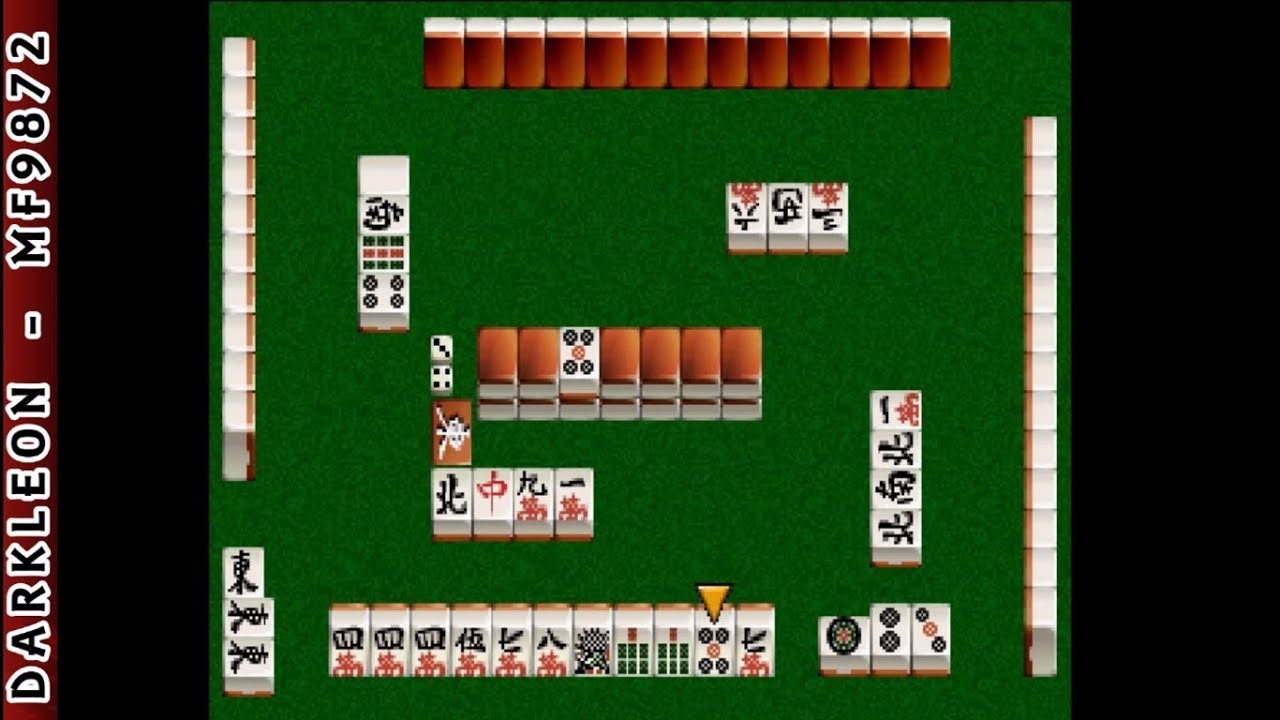This screenshot has height=720, width=1280.
Task: Select the 8-man tile in your hand
Action: click(x=550, y=645)
